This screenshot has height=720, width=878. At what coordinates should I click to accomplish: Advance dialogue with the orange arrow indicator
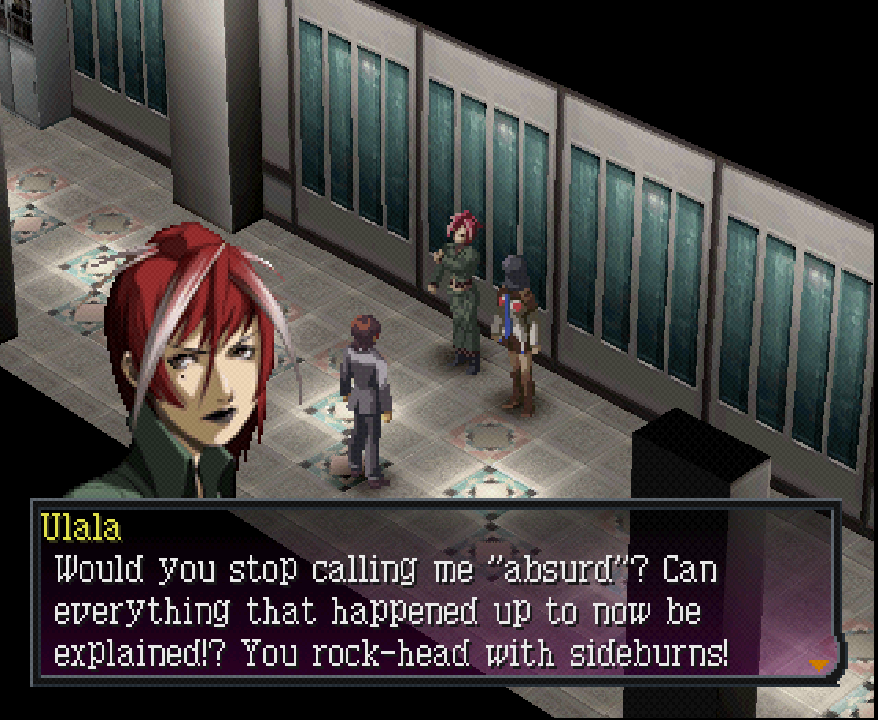pyautogui.click(x=820, y=664)
